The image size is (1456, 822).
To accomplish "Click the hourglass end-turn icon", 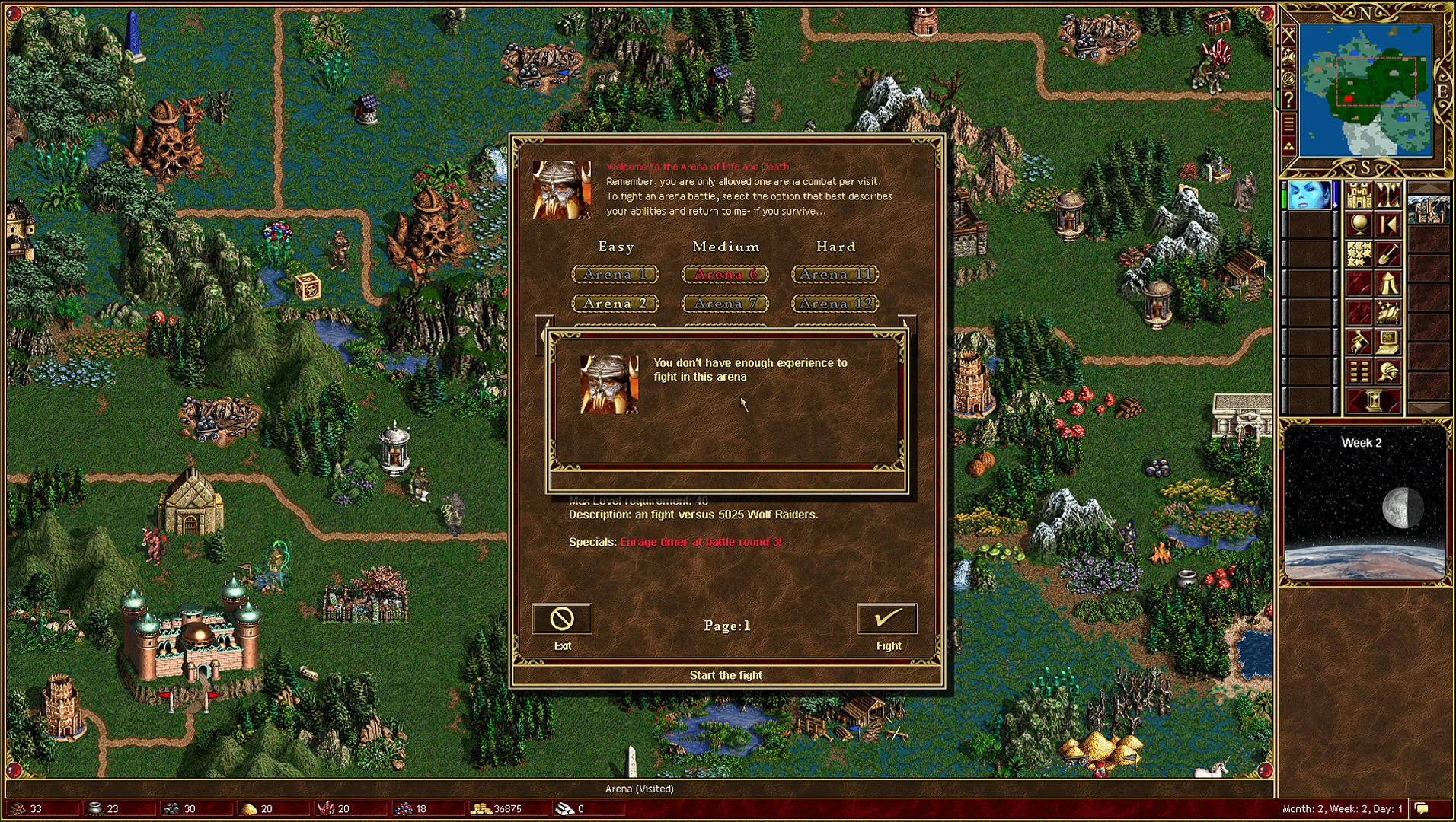I will (x=1375, y=399).
